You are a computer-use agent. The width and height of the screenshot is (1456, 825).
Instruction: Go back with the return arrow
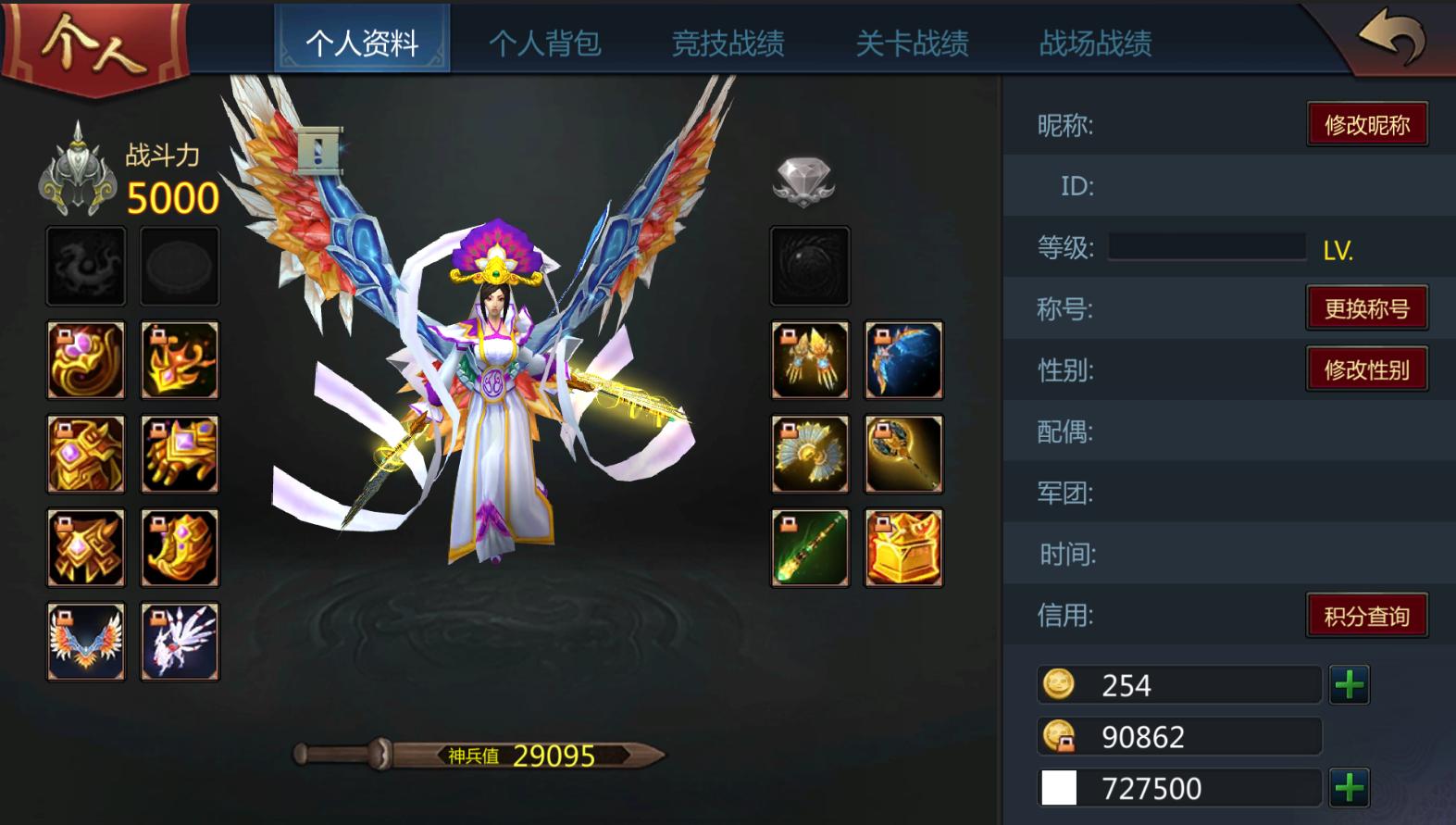(1391, 38)
